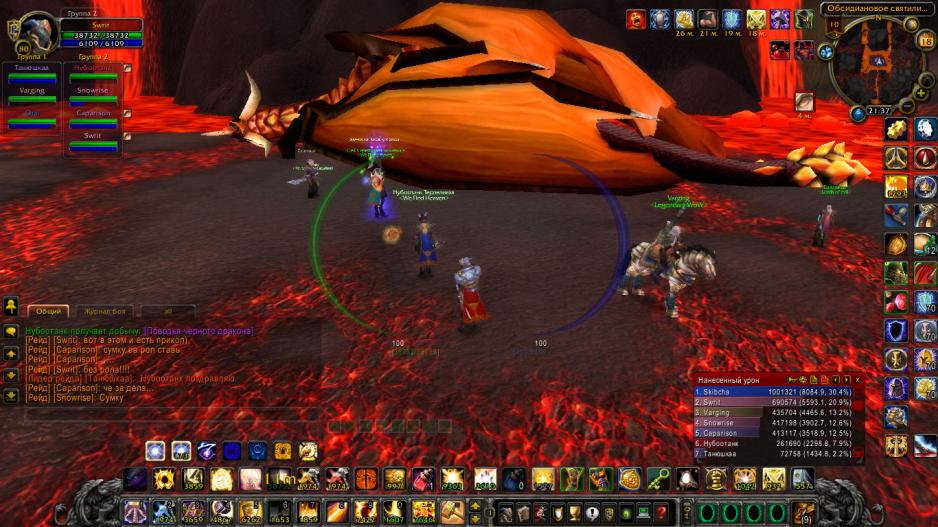Switch to the Общий chat tab
Viewport: 938px width, 527px height.
(49, 311)
